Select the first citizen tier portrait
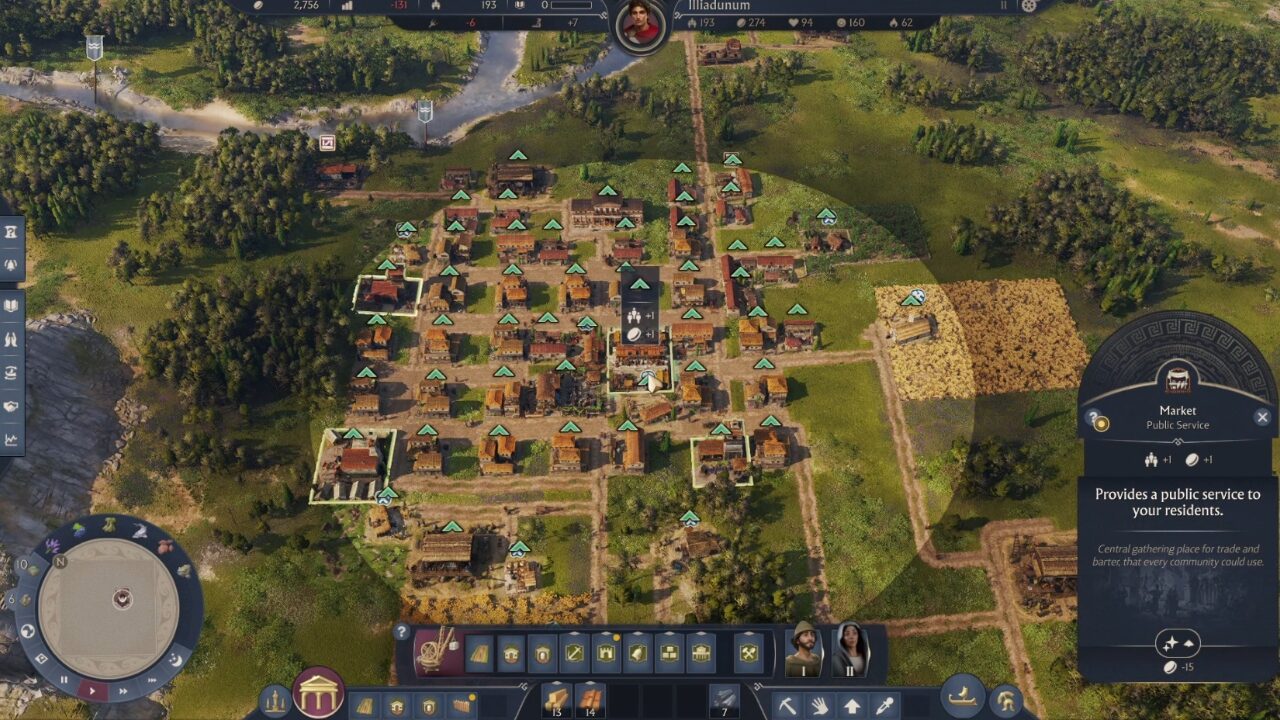The image size is (1280, 720). [x=802, y=650]
